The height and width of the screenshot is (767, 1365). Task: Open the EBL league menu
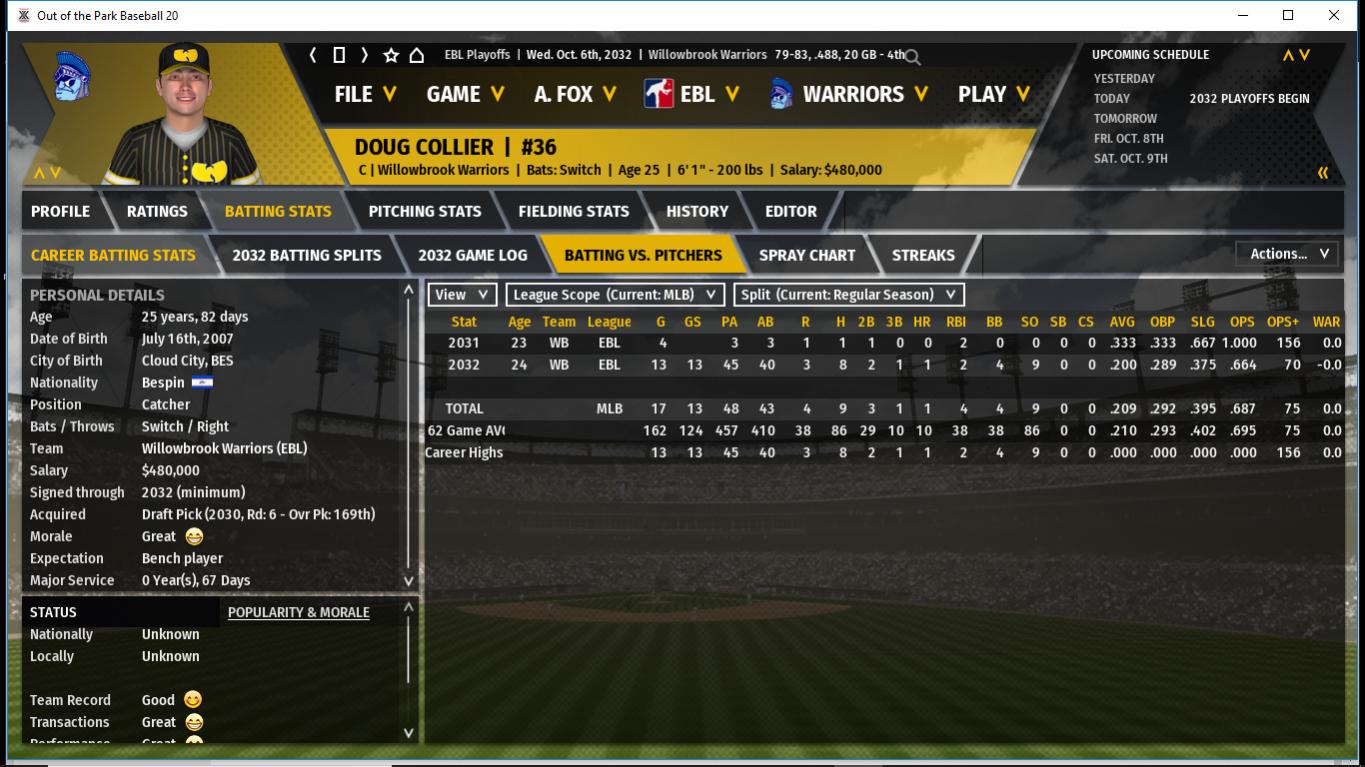(x=692, y=94)
